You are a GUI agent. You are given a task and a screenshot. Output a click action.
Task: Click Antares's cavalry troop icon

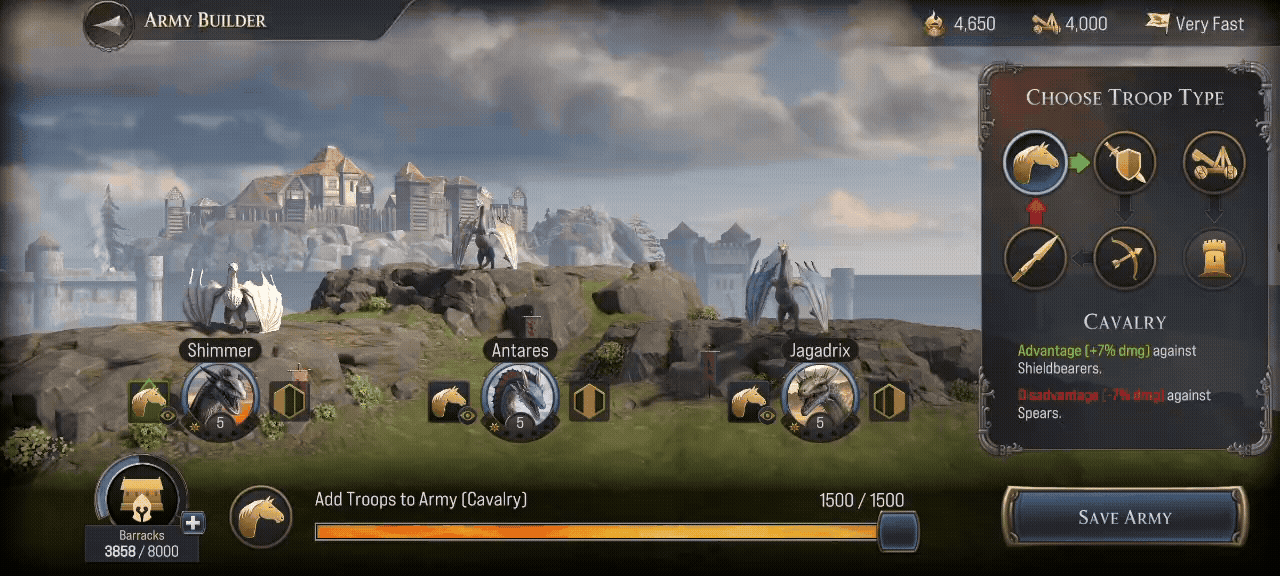pyautogui.click(x=449, y=402)
